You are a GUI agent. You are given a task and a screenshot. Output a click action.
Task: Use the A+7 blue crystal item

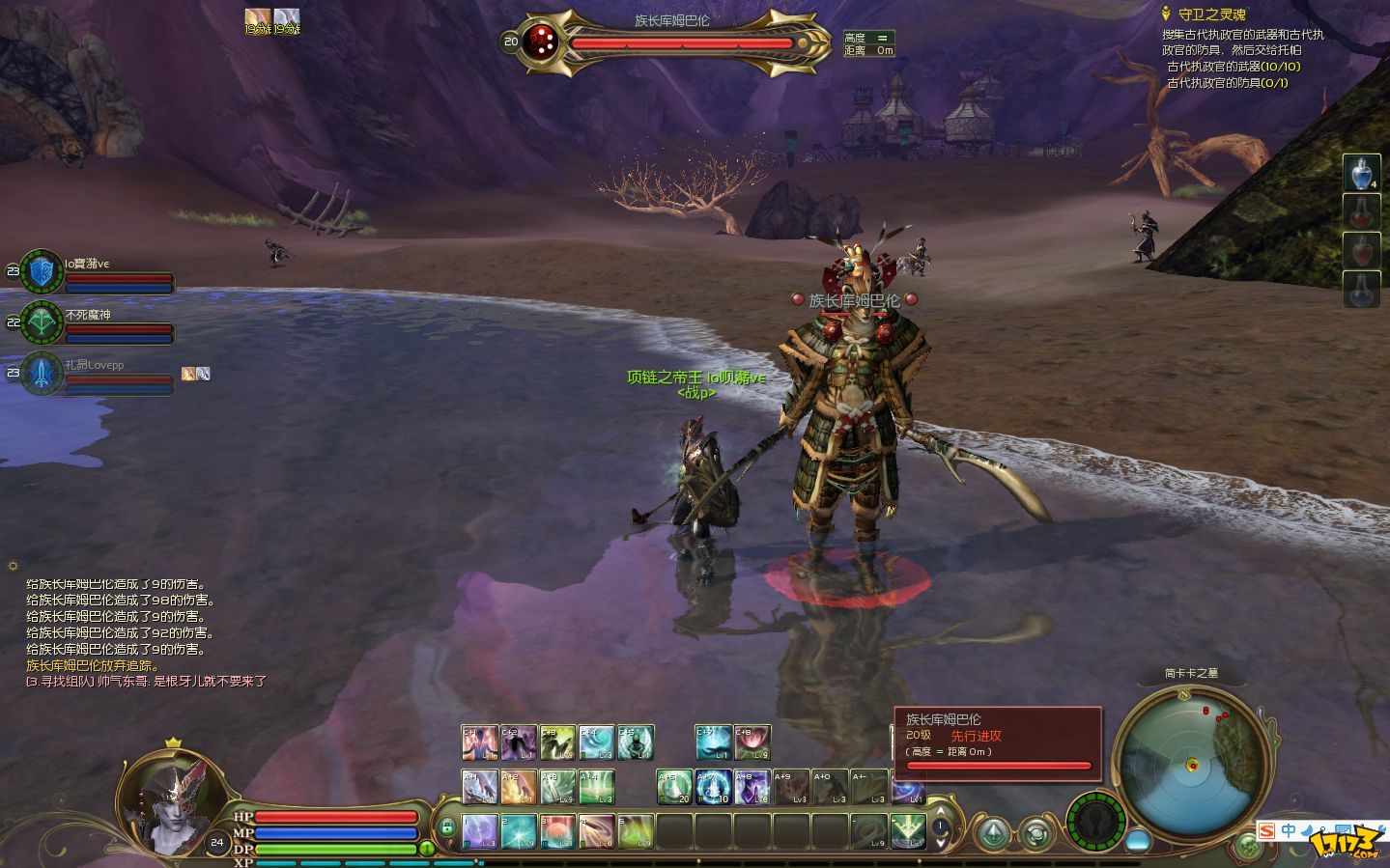tap(714, 787)
